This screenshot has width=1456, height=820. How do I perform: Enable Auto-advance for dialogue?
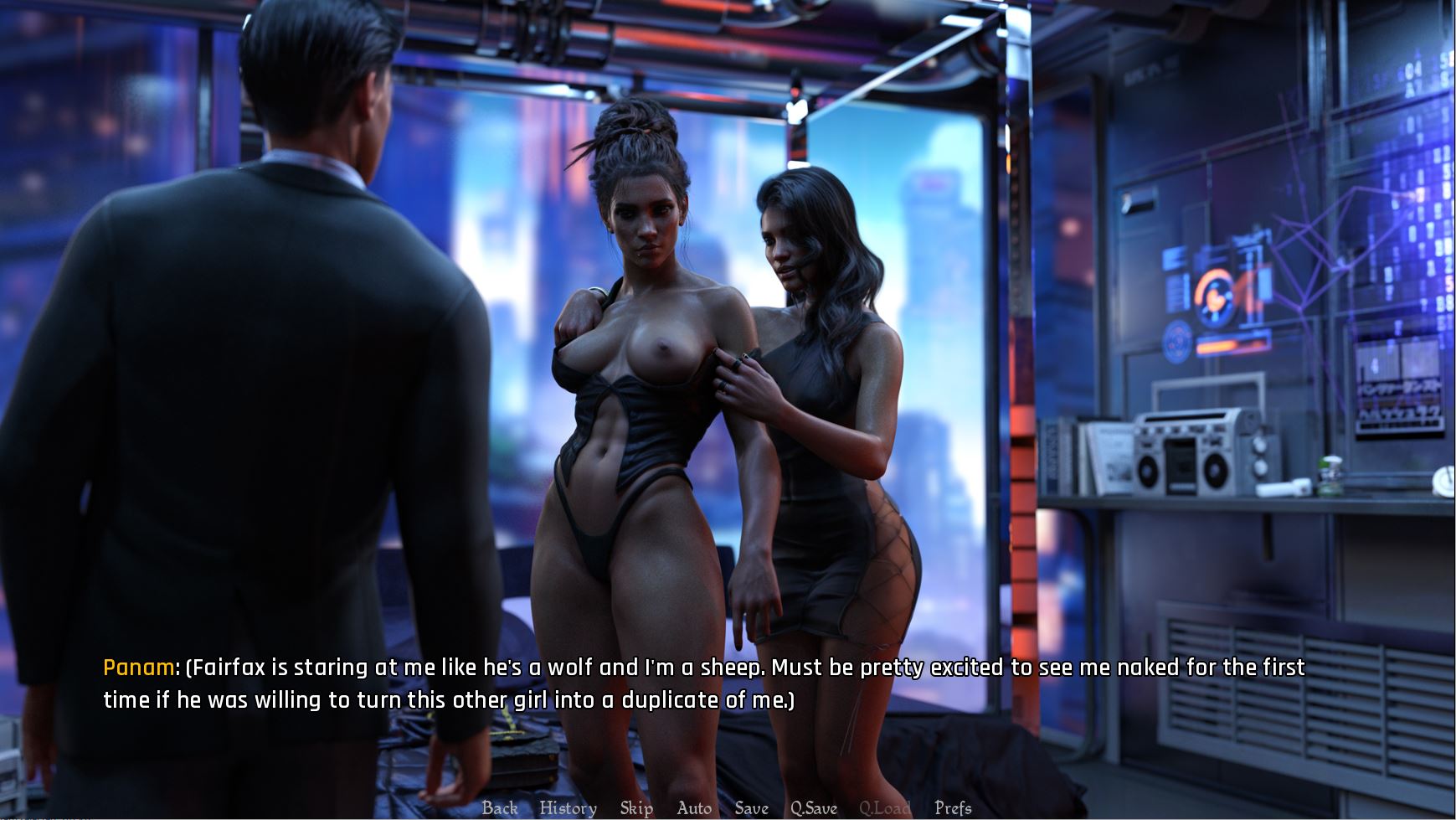click(x=694, y=808)
